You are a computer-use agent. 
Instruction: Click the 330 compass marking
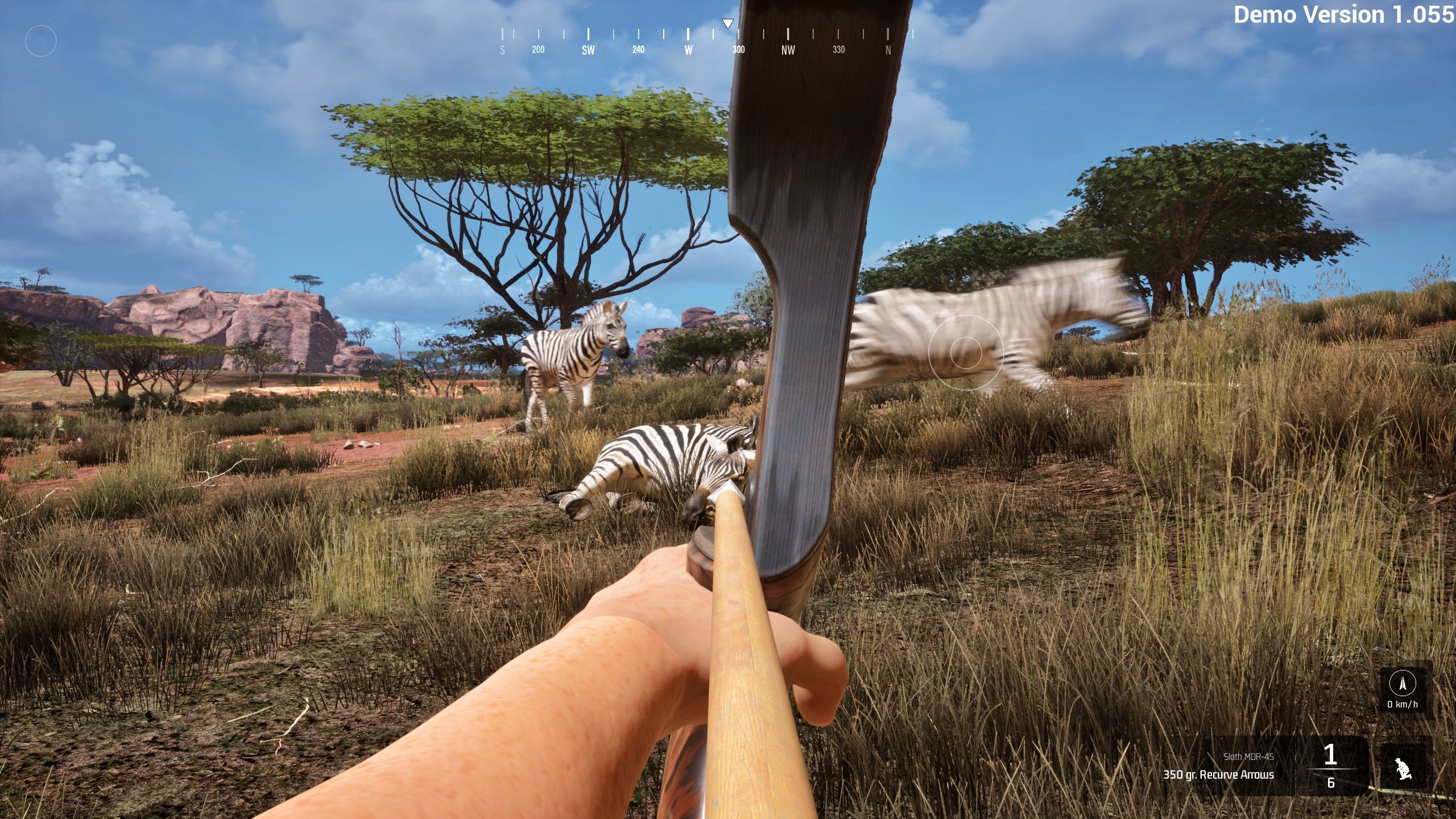click(838, 50)
